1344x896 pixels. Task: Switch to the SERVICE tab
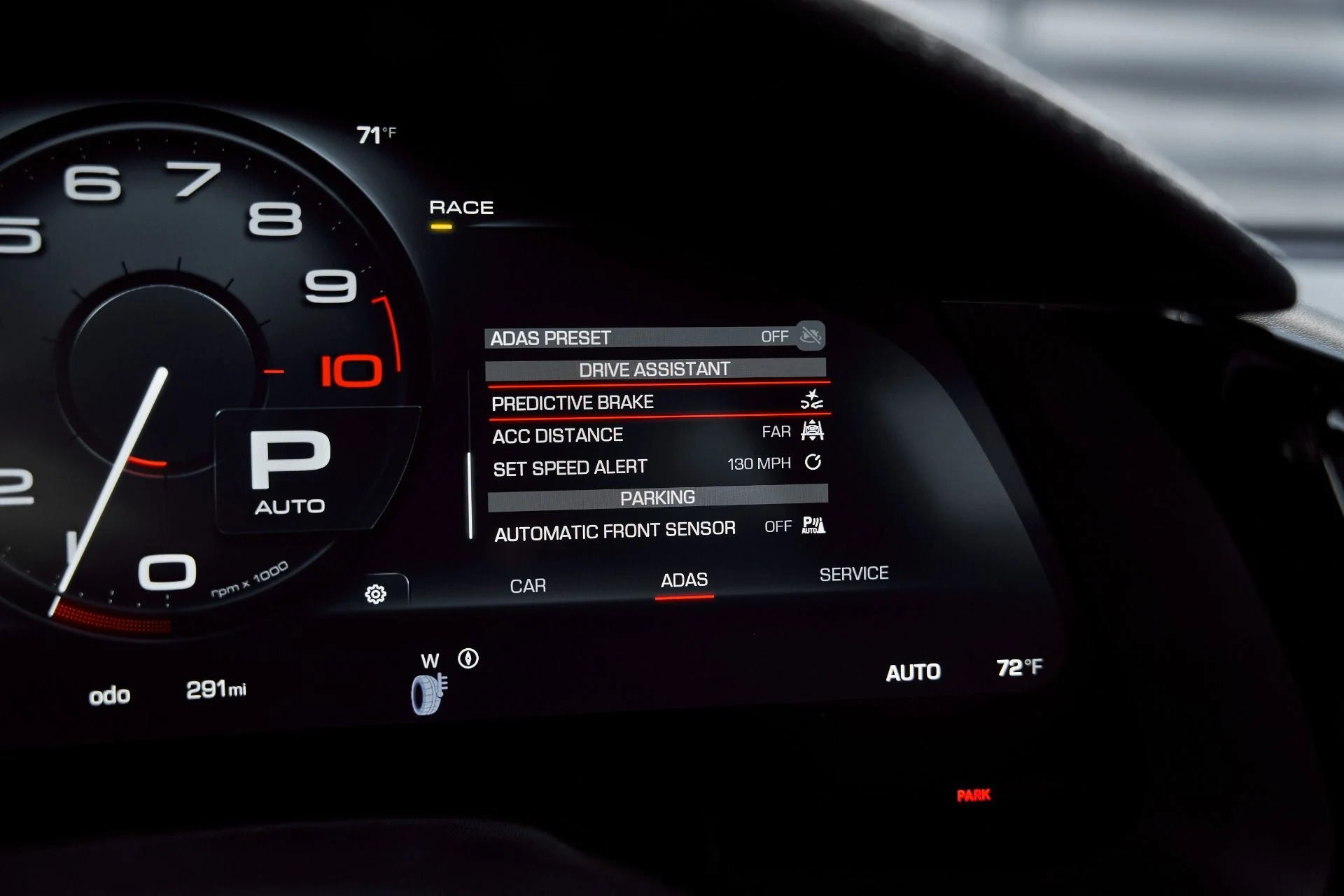point(853,574)
